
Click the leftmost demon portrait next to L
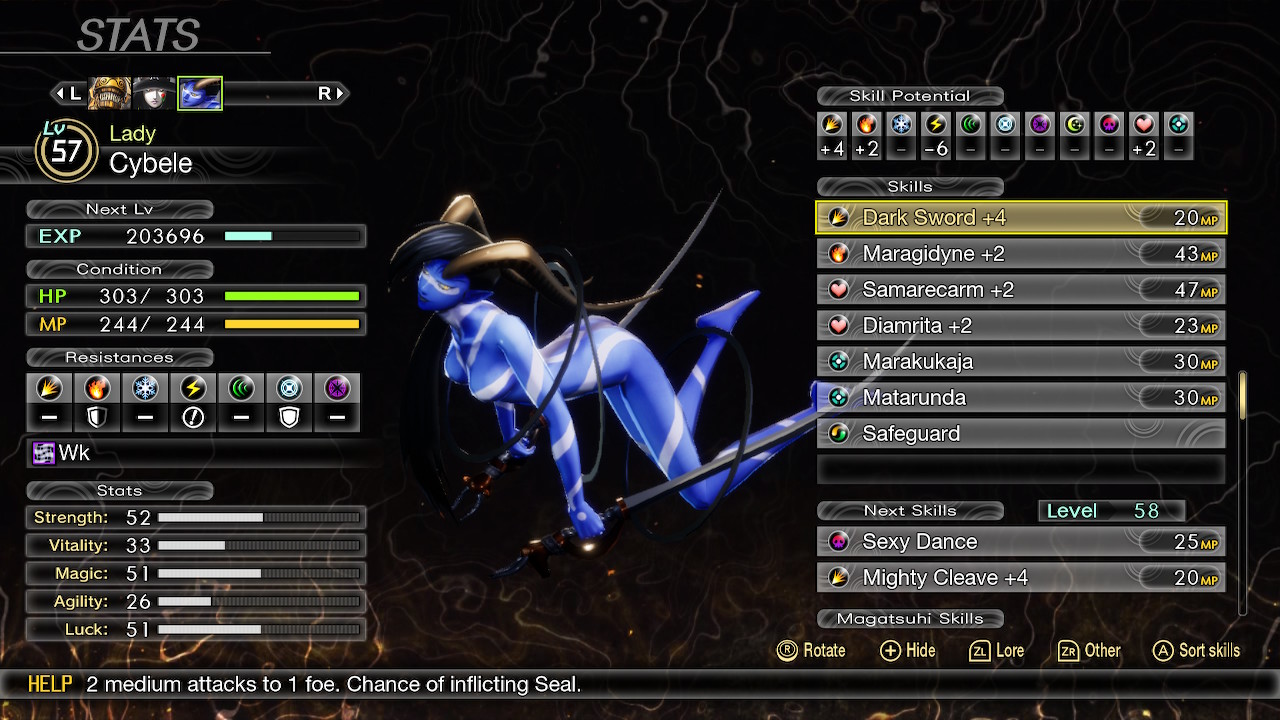(x=110, y=92)
